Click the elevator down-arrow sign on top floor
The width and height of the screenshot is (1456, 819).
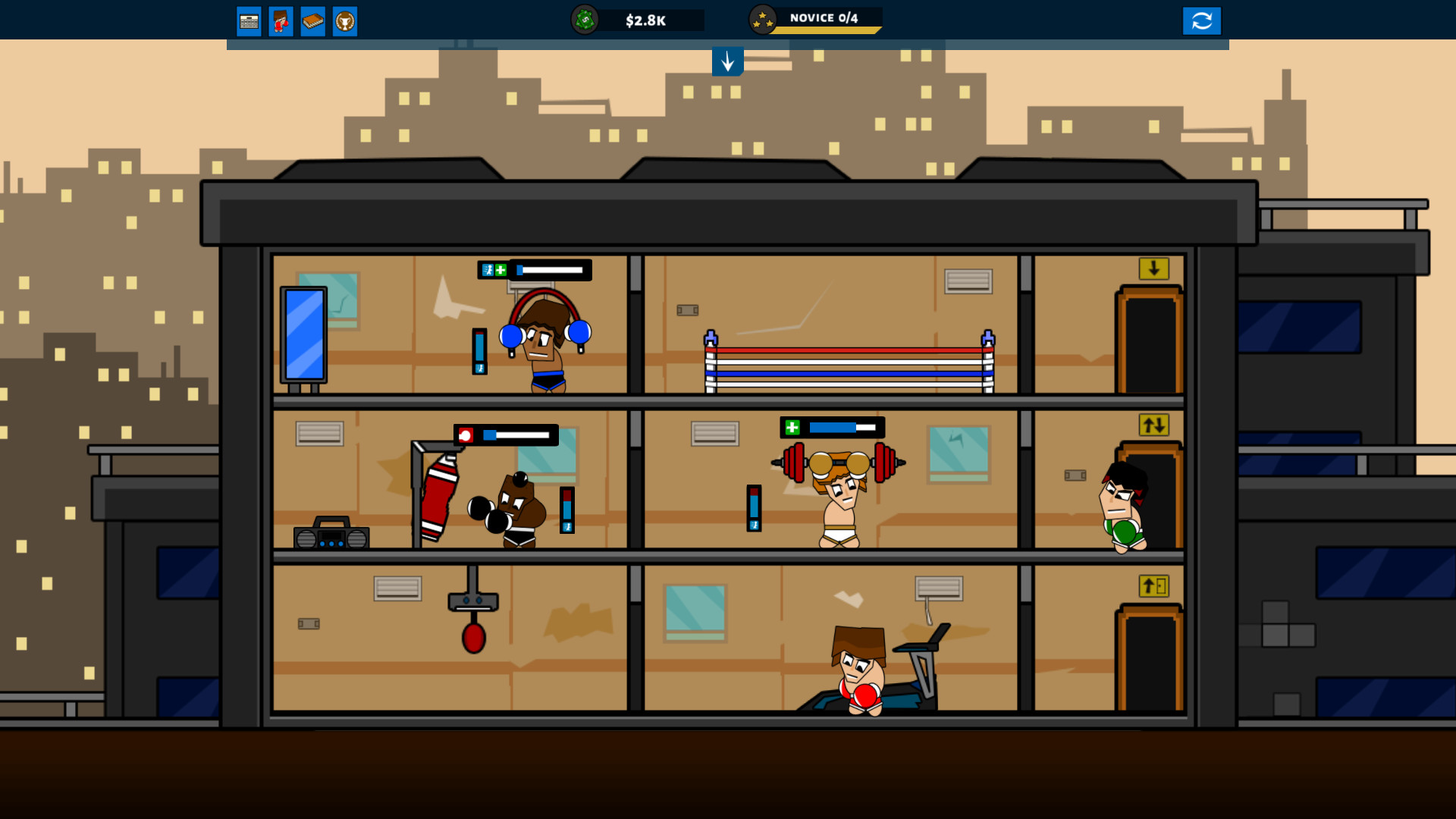pos(1155,270)
